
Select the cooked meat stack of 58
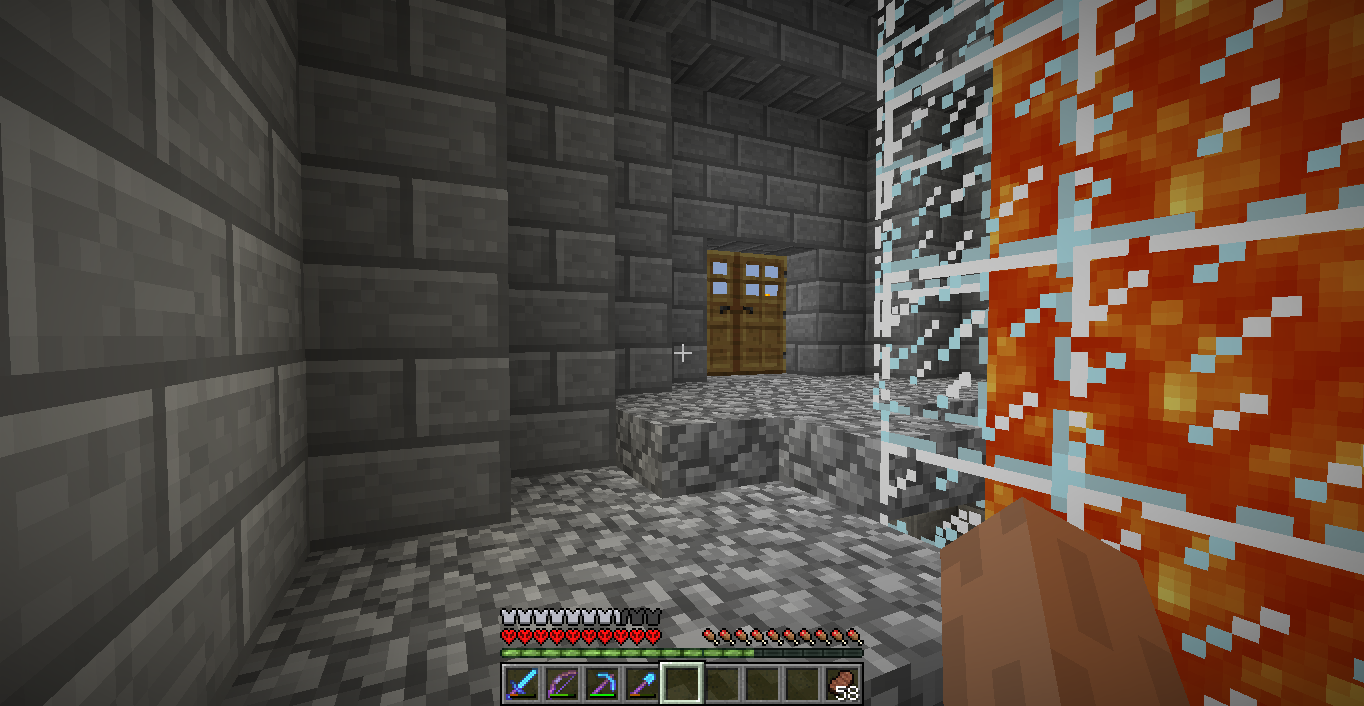(842, 684)
